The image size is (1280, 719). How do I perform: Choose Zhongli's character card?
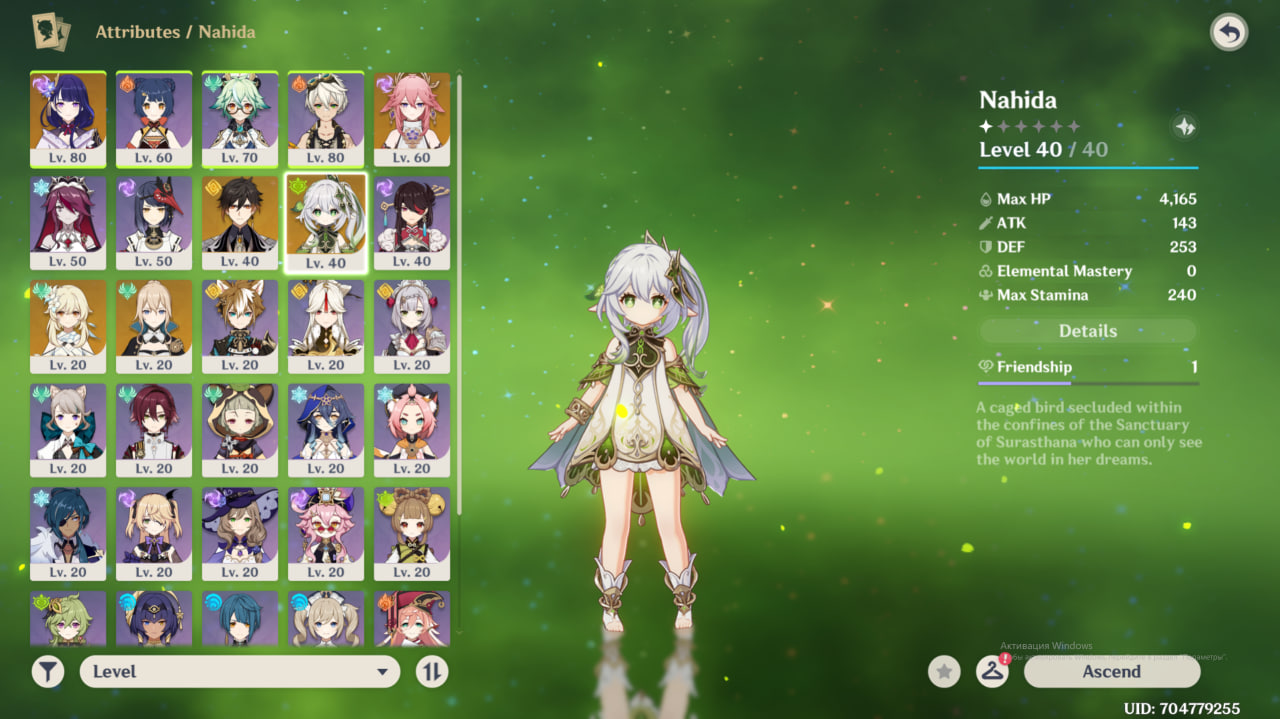(240, 222)
